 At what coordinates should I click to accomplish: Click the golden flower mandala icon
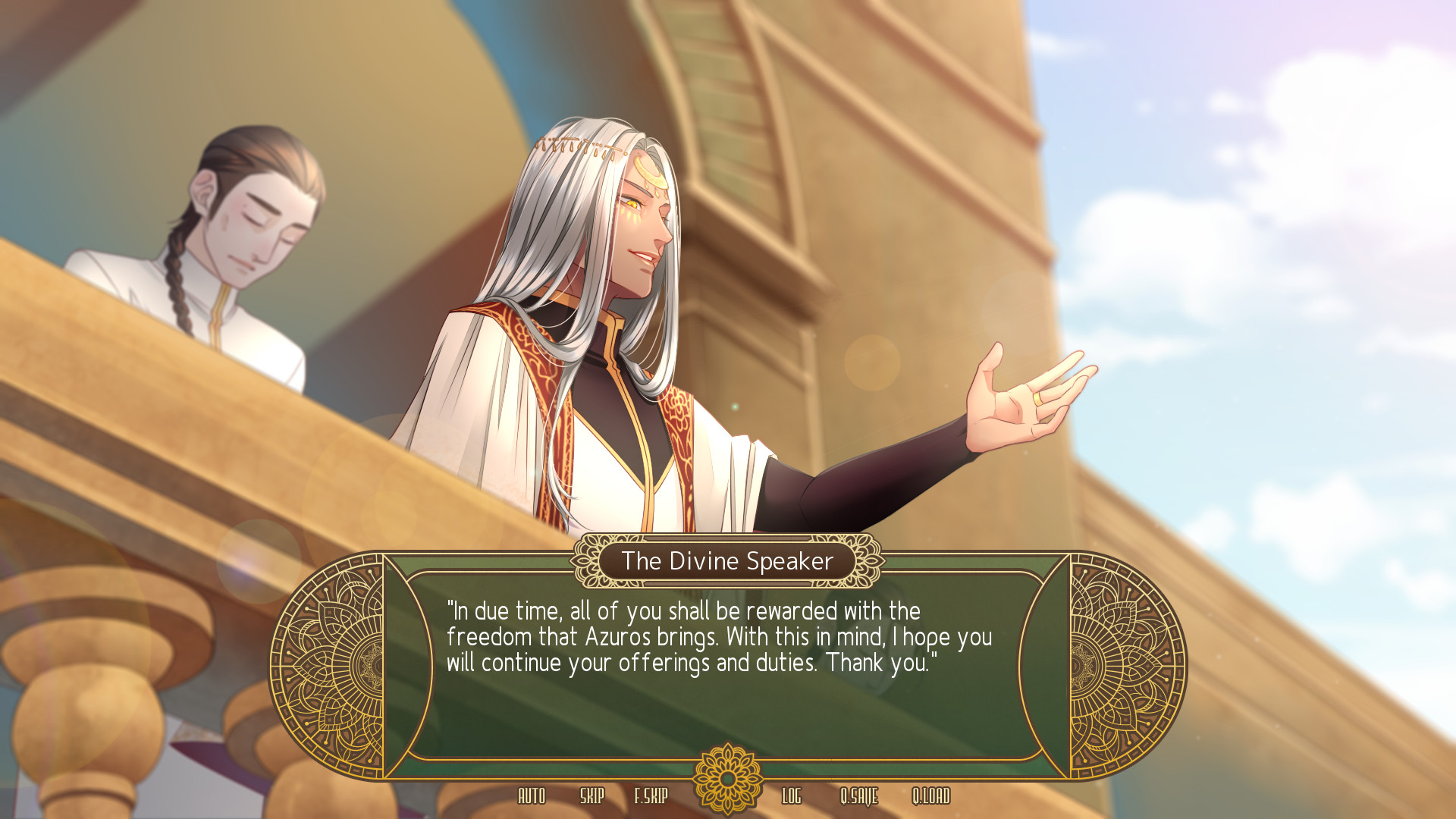click(x=726, y=777)
